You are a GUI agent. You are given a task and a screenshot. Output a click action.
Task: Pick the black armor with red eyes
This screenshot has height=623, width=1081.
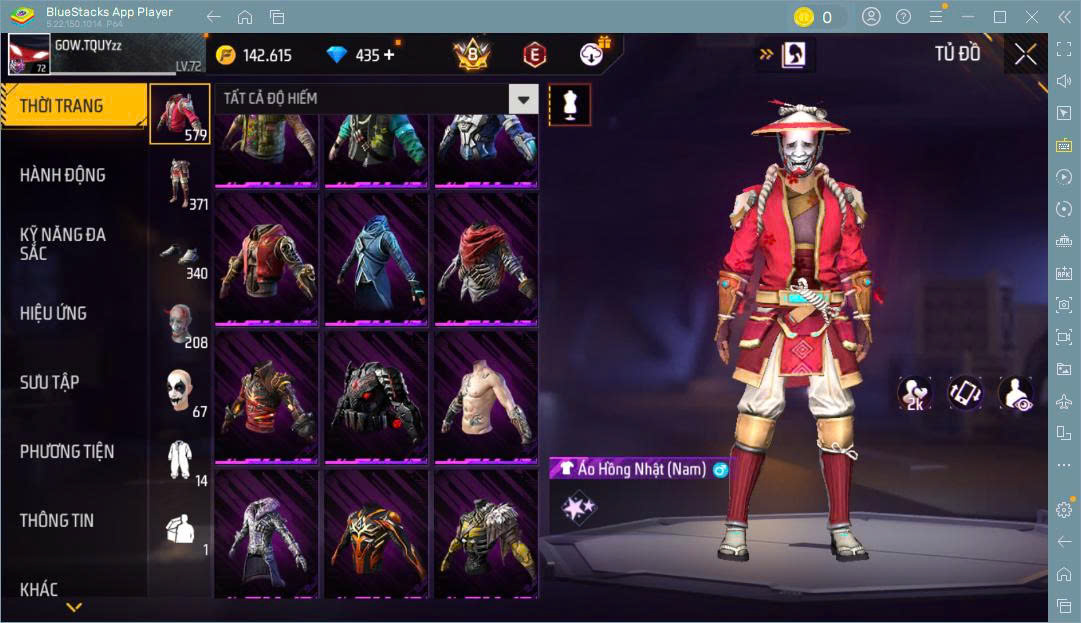click(x=376, y=397)
